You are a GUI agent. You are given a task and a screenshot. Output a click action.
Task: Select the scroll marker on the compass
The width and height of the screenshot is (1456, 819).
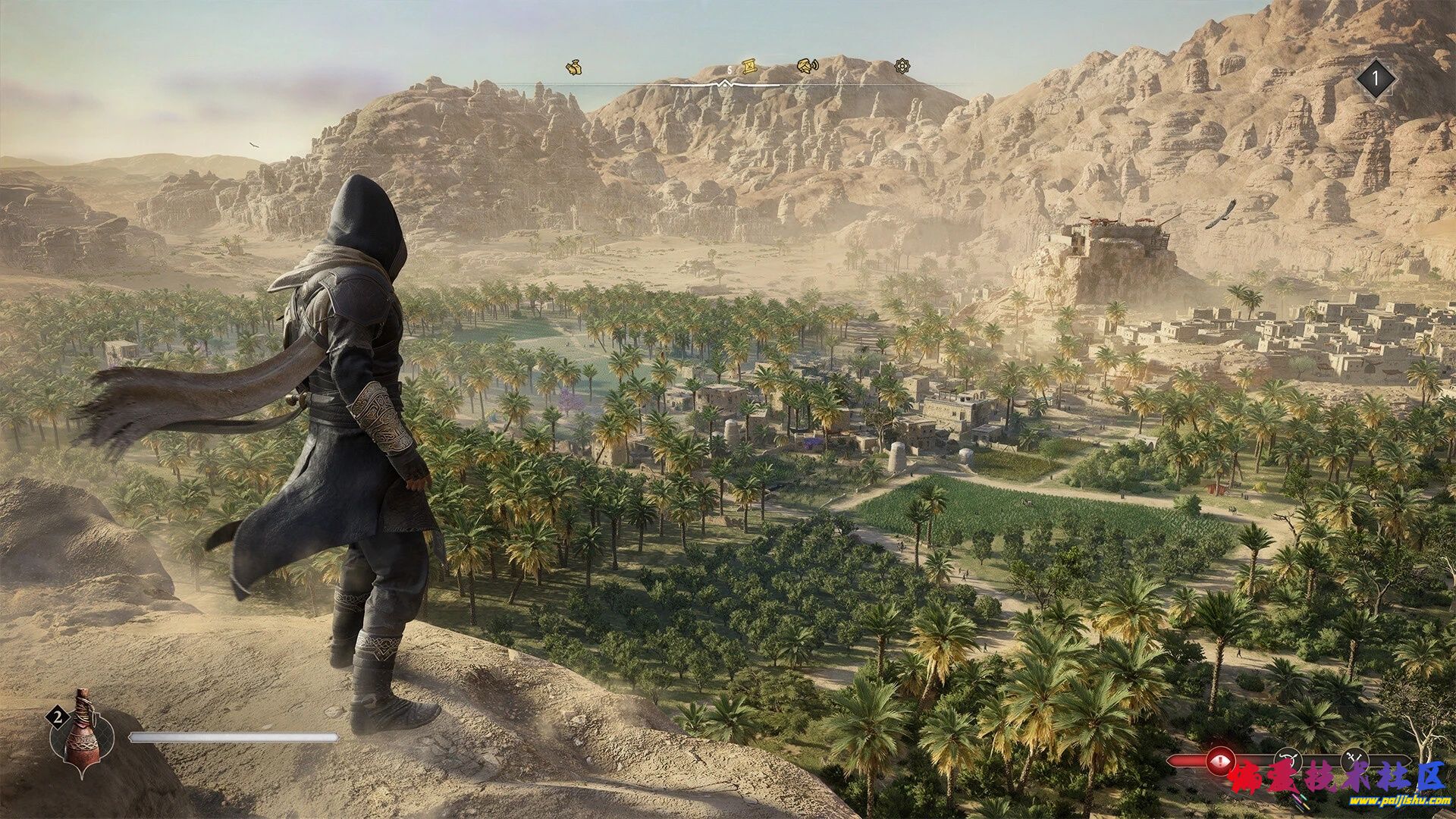click(x=749, y=67)
